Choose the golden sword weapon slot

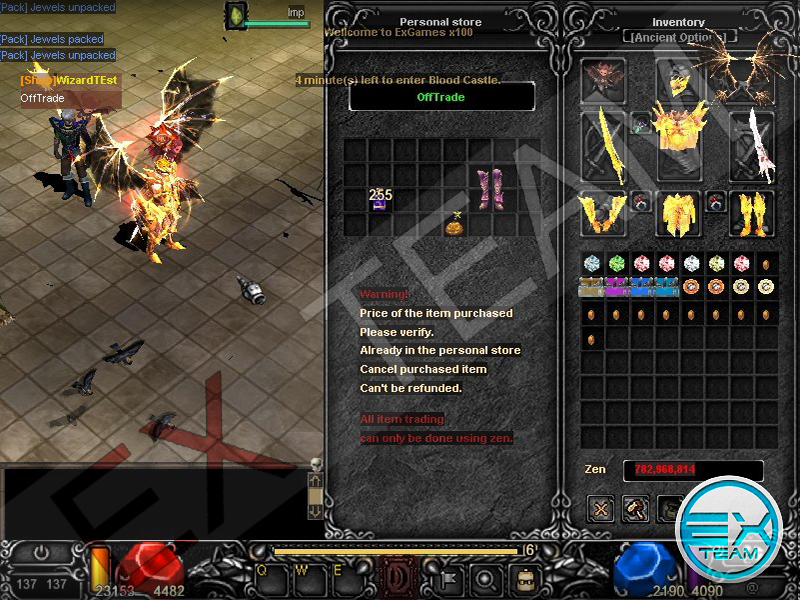pyautogui.click(x=604, y=145)
